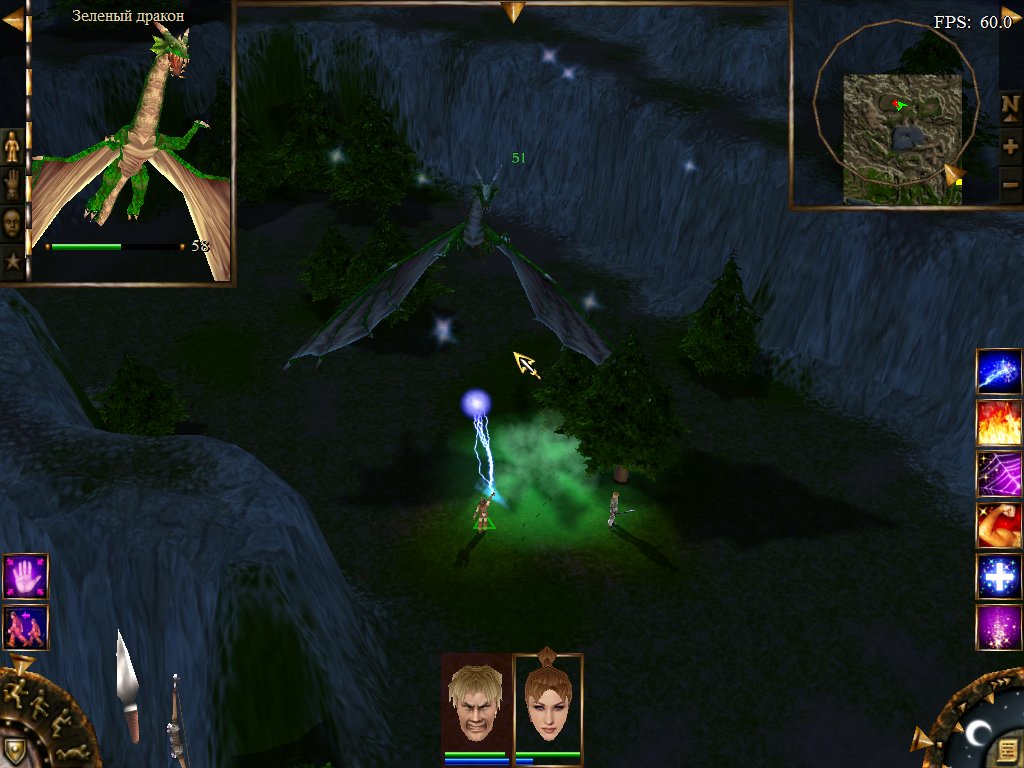Zoom in the minimap with plus button

pos(1010,146)
